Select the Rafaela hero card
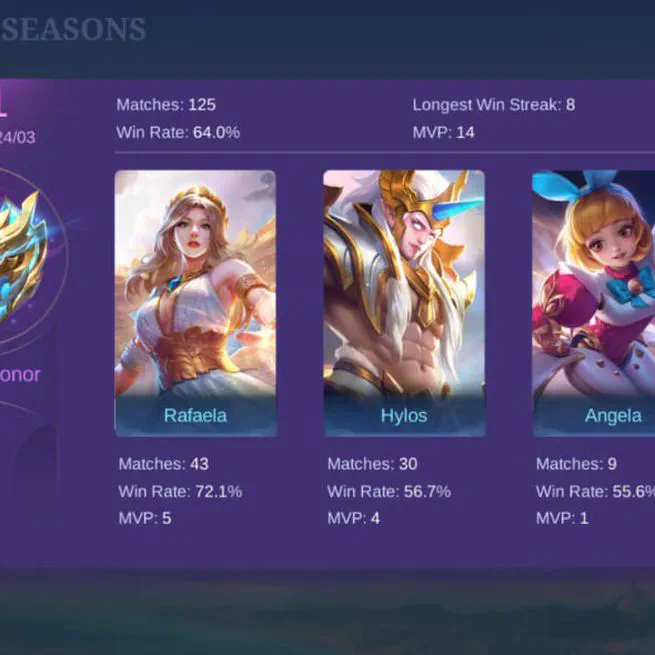Screen dimensions: 655x655 click(195, 303)
